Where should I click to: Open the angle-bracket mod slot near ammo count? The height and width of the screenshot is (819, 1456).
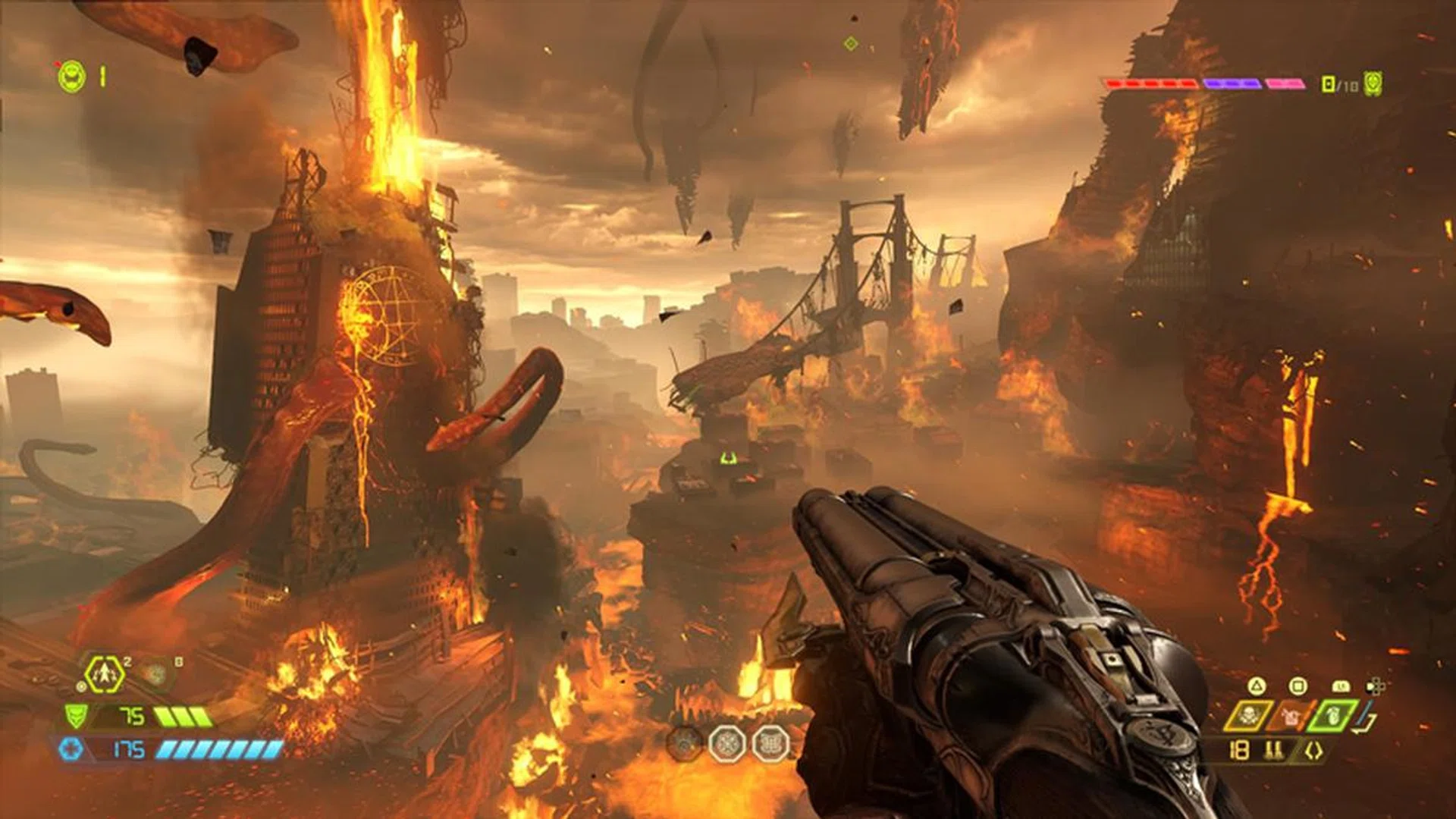[x=1313, y=750]
